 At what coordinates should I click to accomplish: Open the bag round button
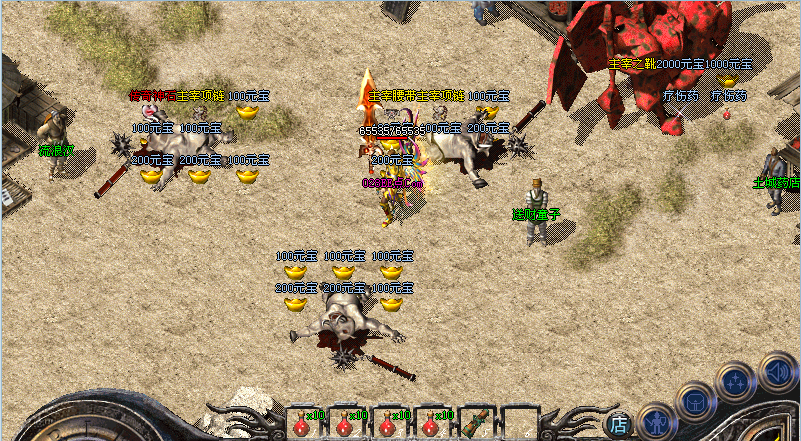(695, 402)
